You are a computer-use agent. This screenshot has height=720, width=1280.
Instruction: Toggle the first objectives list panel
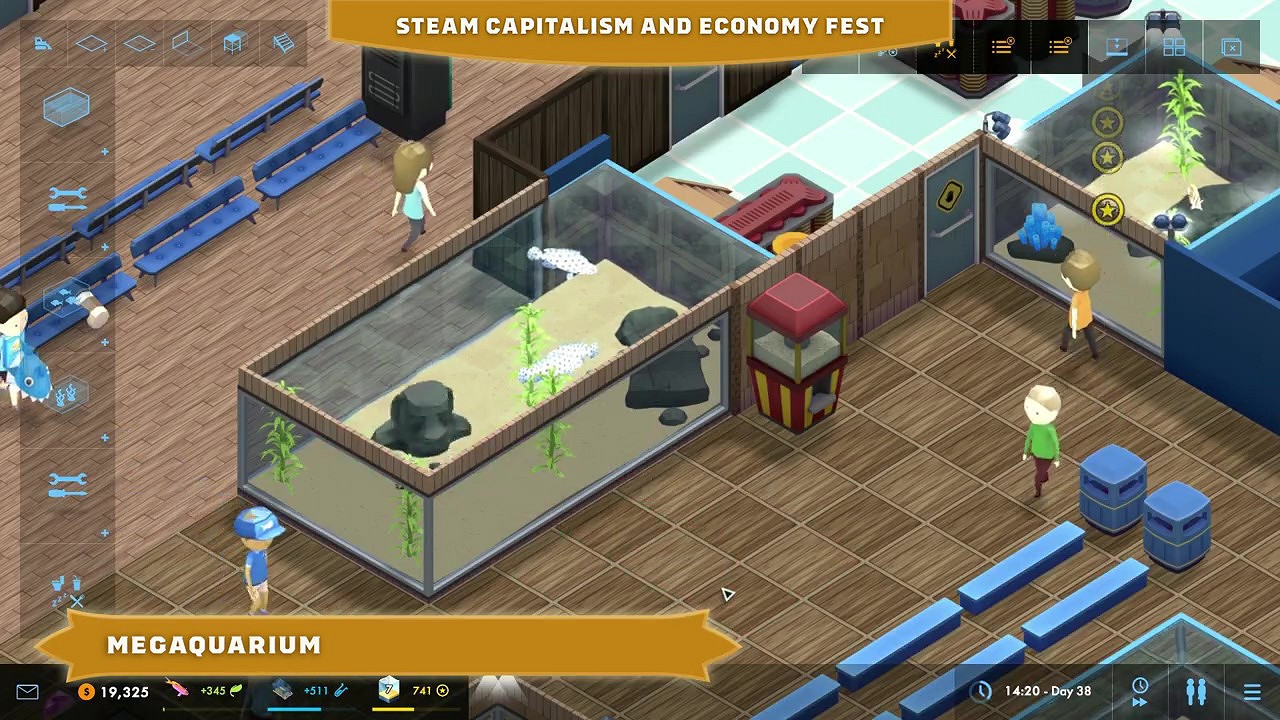coord(1002,46)
